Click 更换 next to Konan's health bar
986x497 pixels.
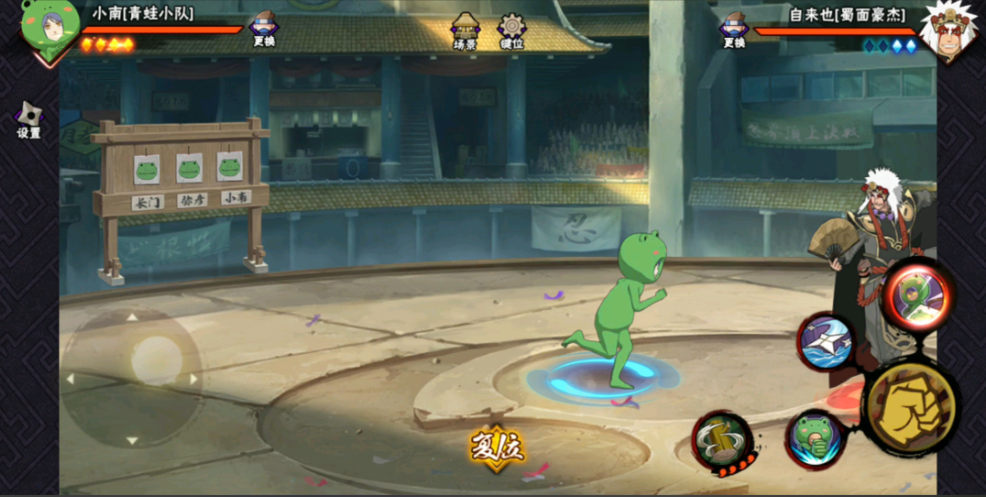pyautogui.click(x=265, y=29)
